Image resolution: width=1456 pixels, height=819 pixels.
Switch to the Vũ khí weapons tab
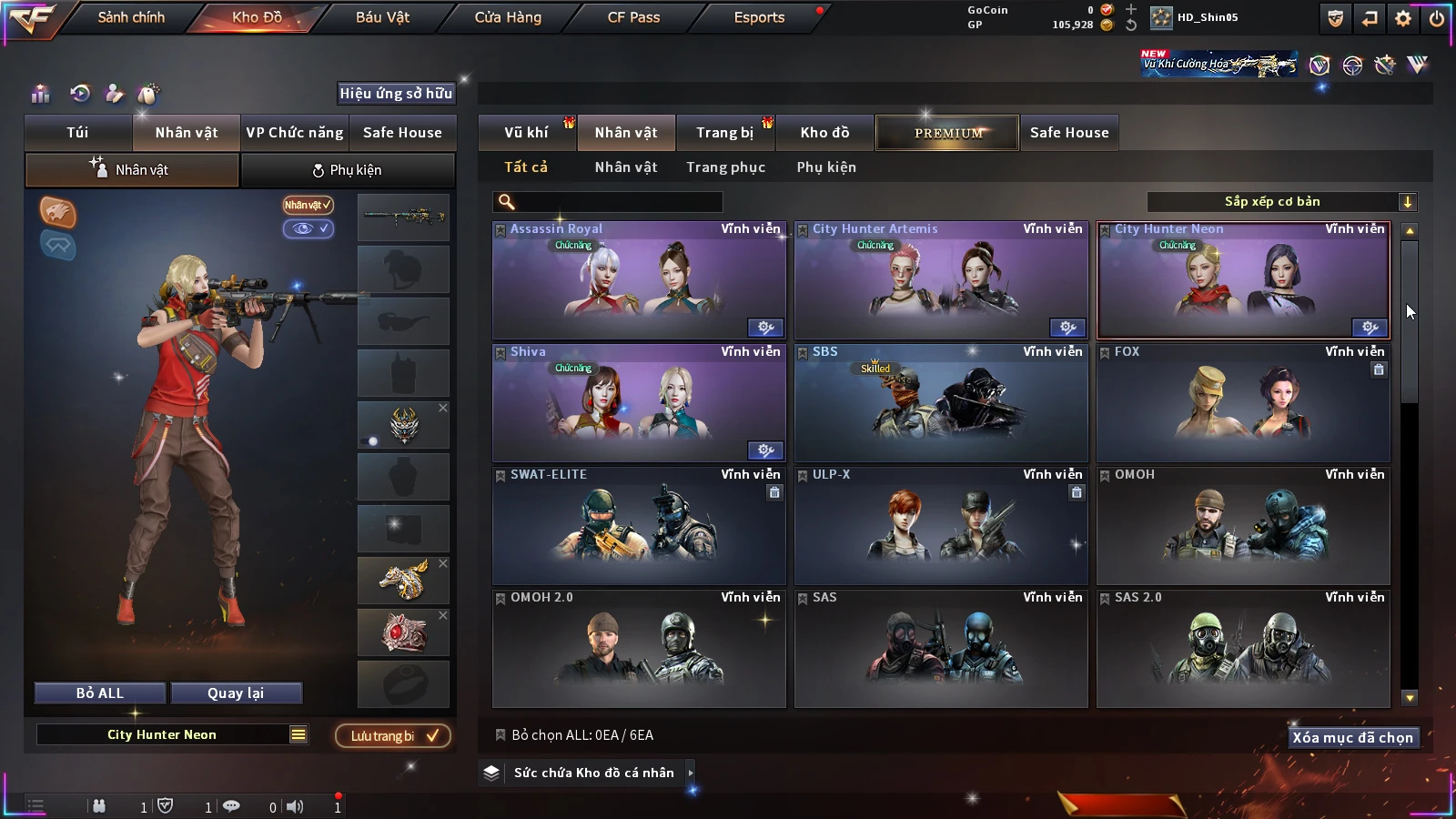click(x=526, y=133)
